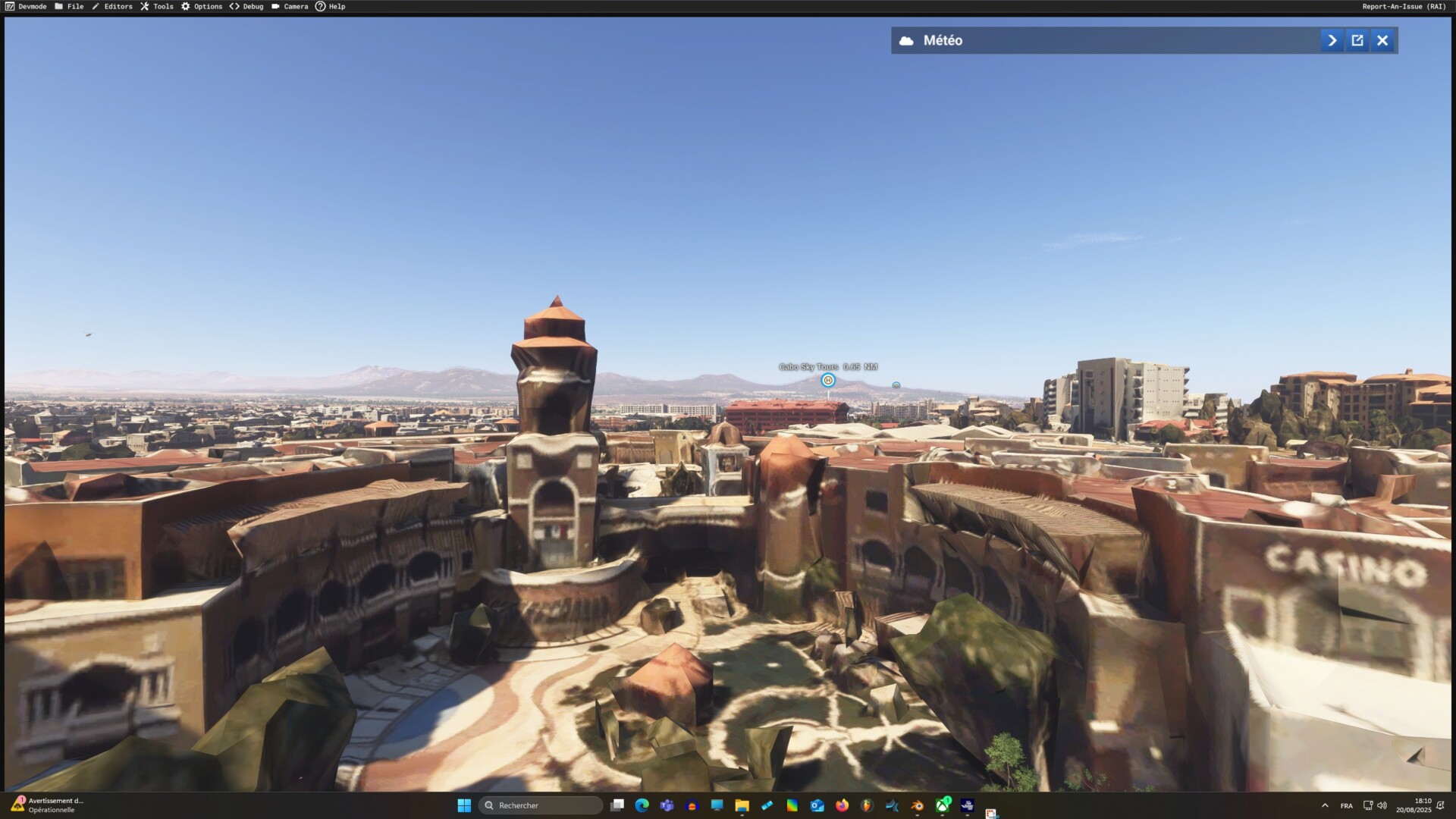Open the Devmode menu
The width and height of the screenshot is (1456, 819).
[26, 6]
